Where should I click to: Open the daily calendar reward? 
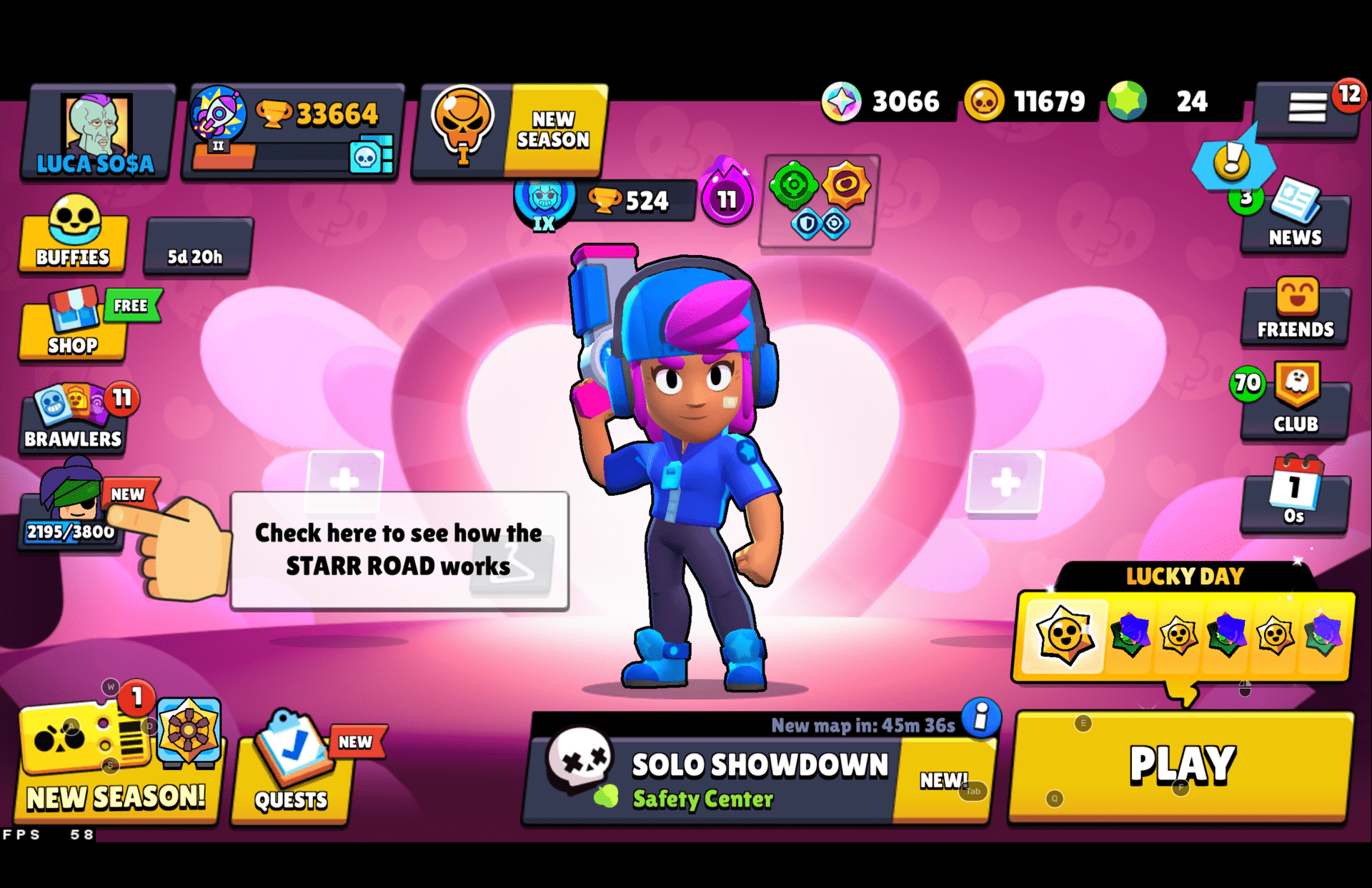(1295, 497)
